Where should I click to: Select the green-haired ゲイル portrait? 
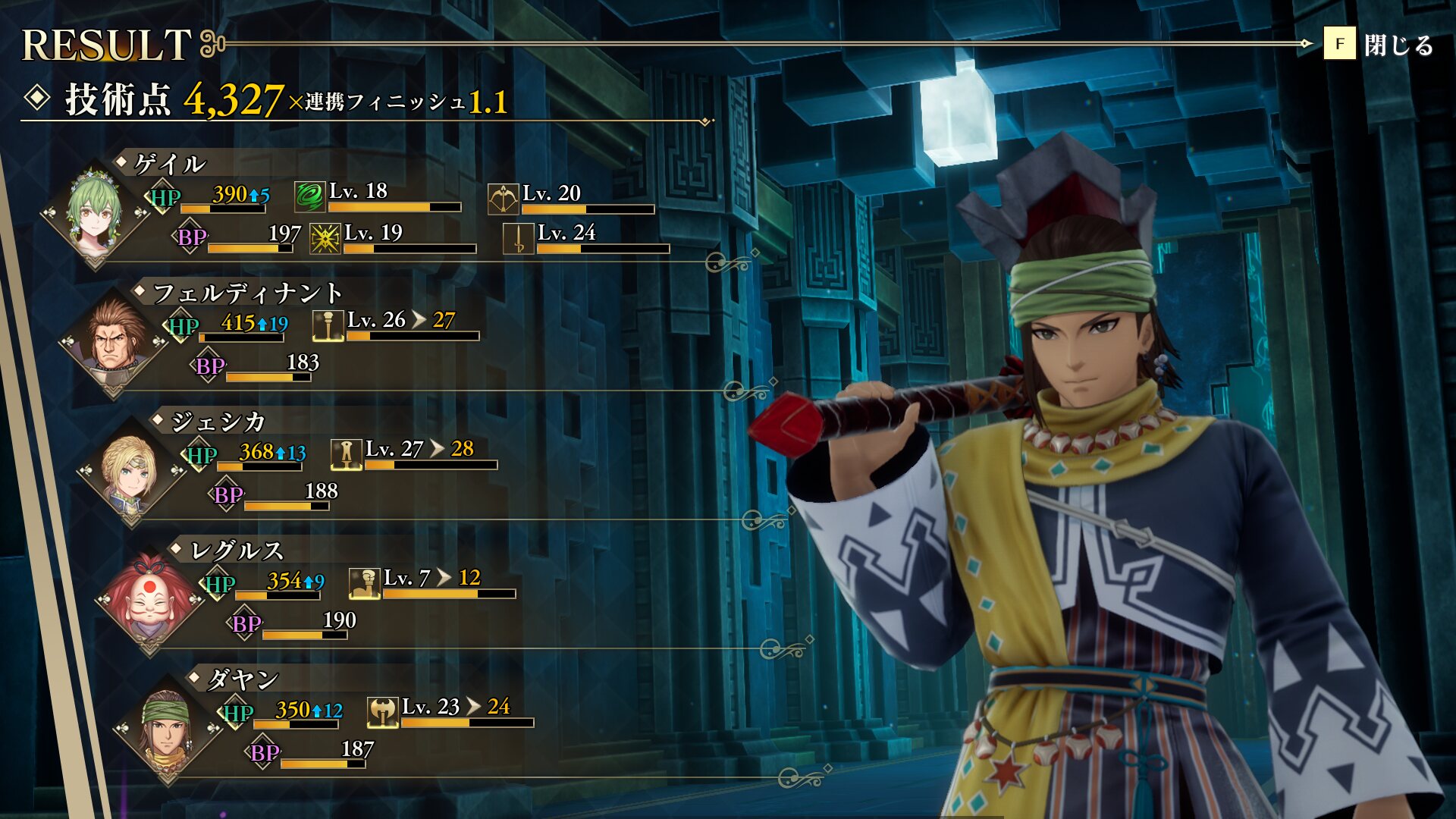click(95, 212)
